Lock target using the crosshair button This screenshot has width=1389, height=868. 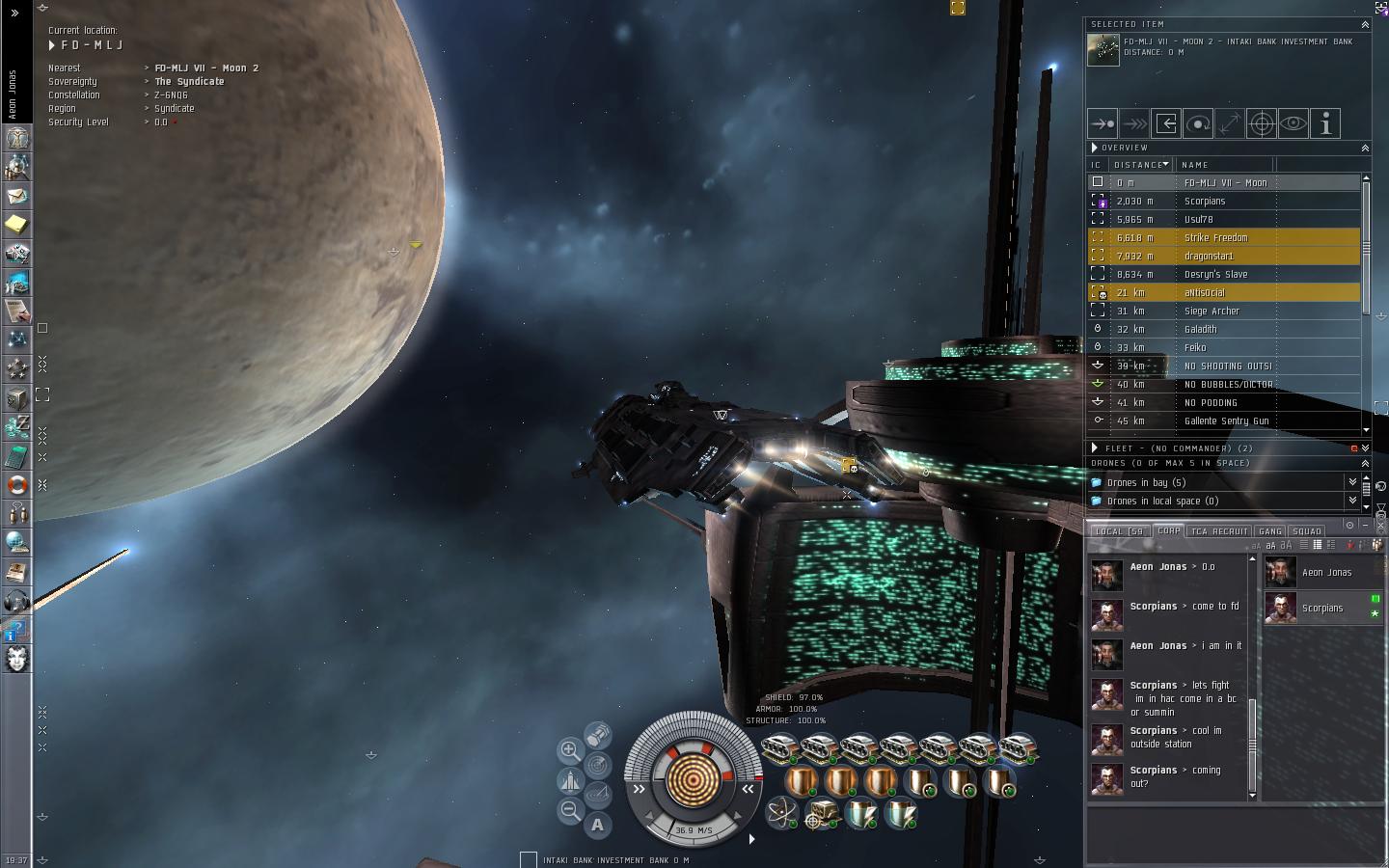pos(1262,123)
